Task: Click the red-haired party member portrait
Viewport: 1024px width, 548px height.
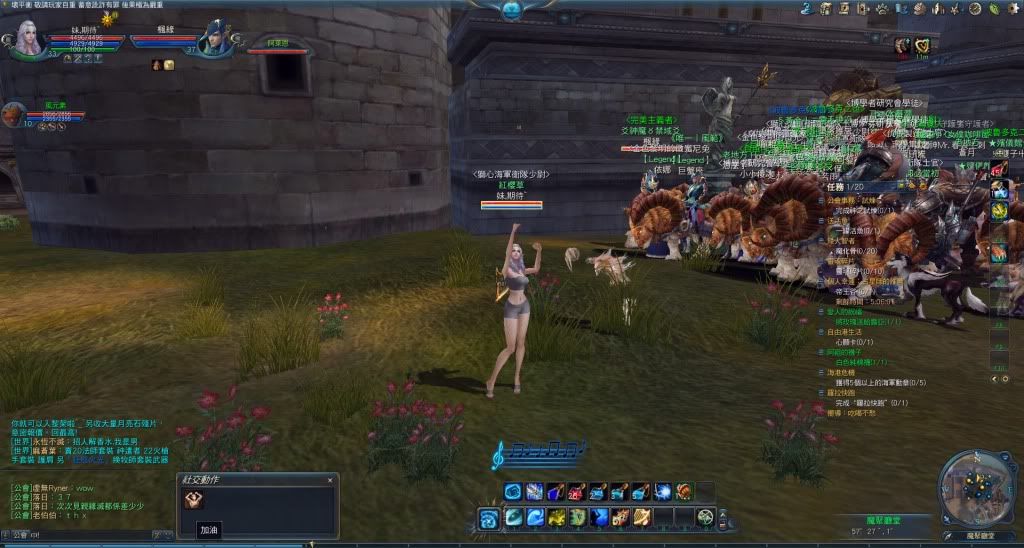Action: click(13, 115)
